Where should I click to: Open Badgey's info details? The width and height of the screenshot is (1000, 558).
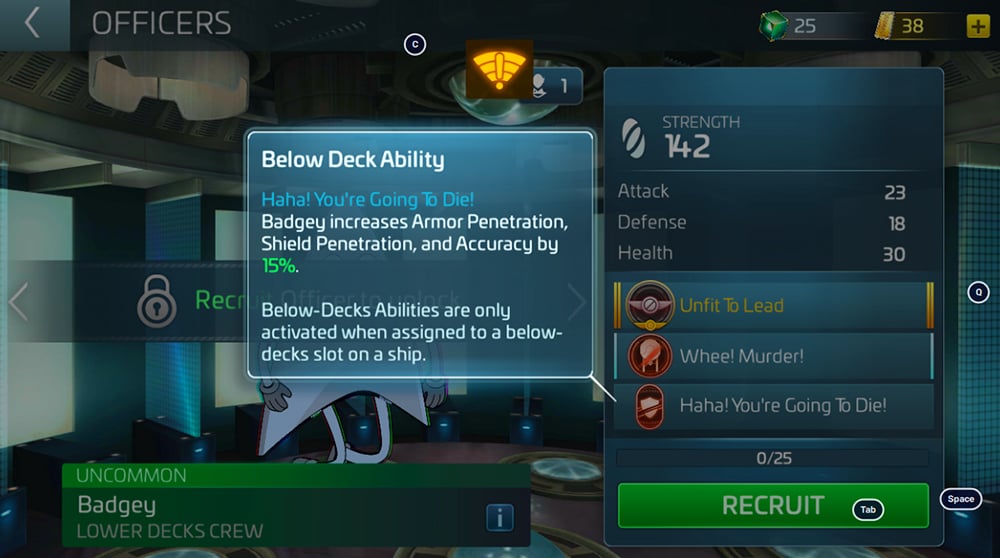click(x=499, y=517)
